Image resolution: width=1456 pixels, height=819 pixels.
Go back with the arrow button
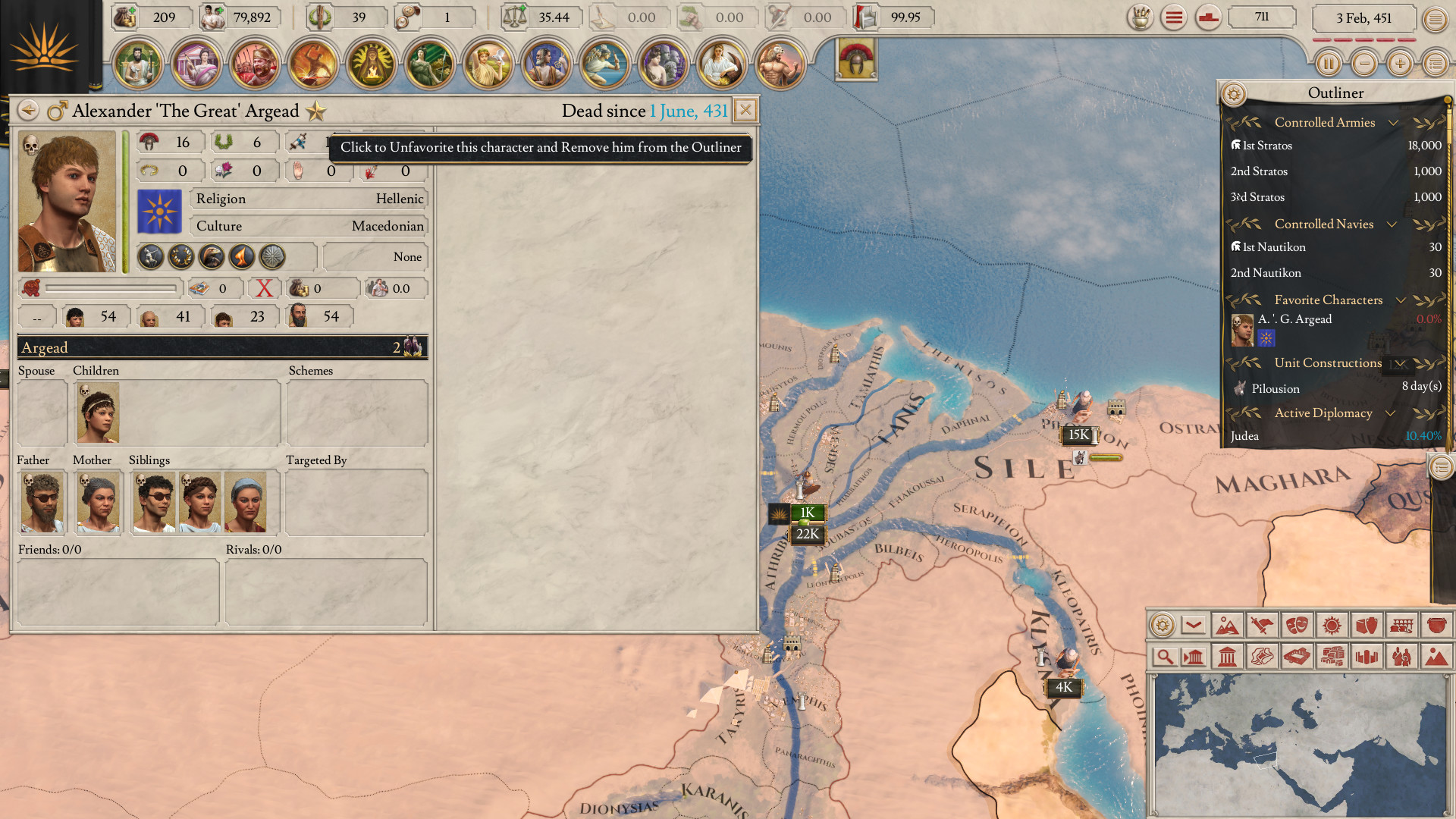coord(28,111)
